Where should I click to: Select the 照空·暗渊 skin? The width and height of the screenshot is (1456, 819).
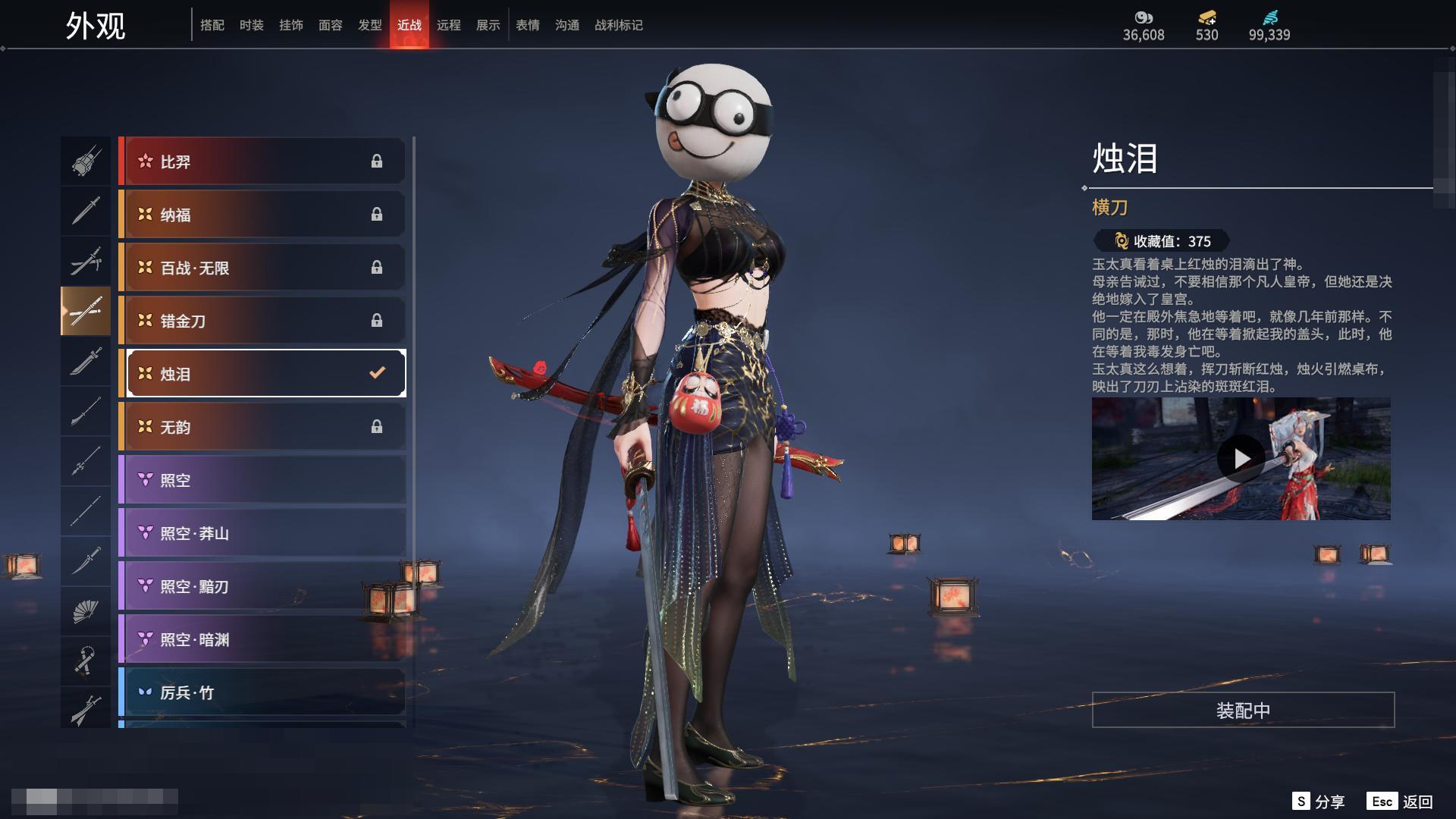pos(263,639)
